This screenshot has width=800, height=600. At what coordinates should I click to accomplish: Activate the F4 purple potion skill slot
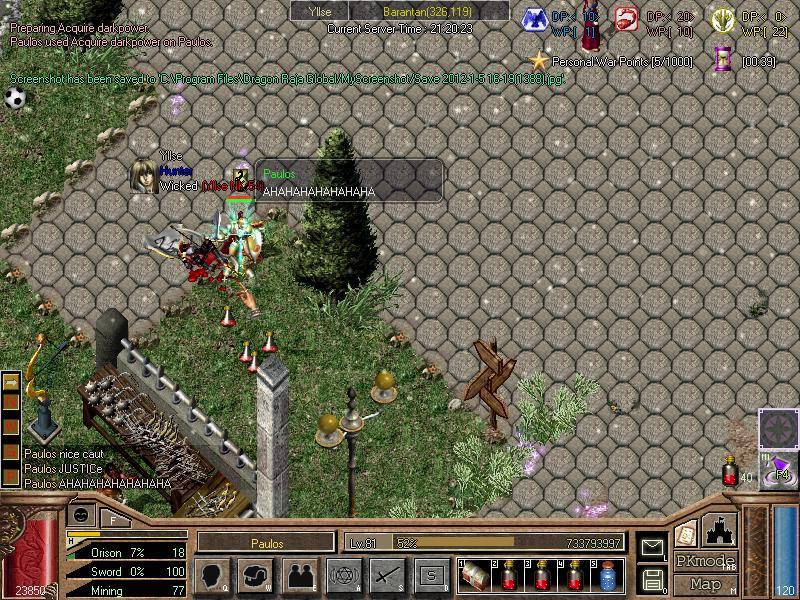pyautogui.click(x=777, y=468)
